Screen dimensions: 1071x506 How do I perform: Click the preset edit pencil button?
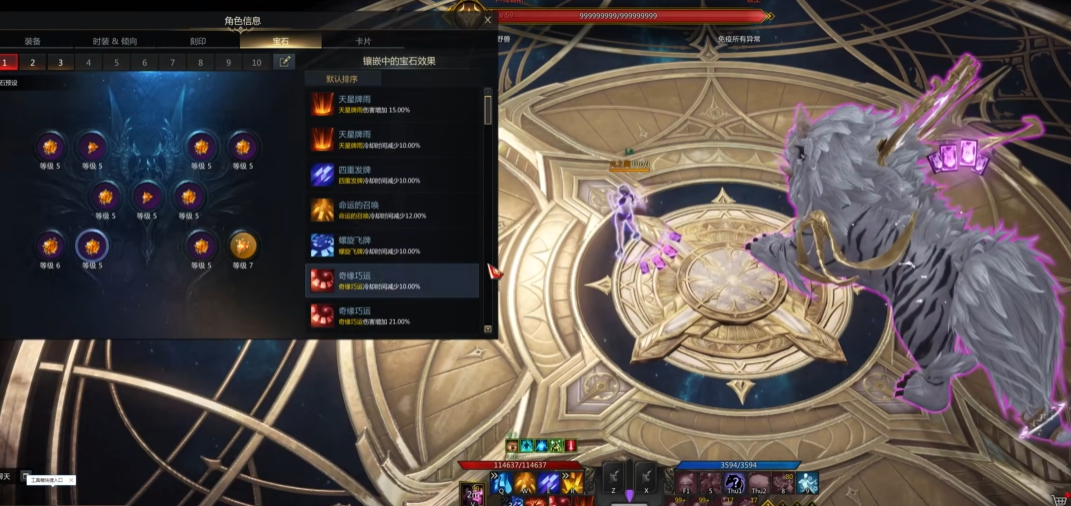coord(285,62)
